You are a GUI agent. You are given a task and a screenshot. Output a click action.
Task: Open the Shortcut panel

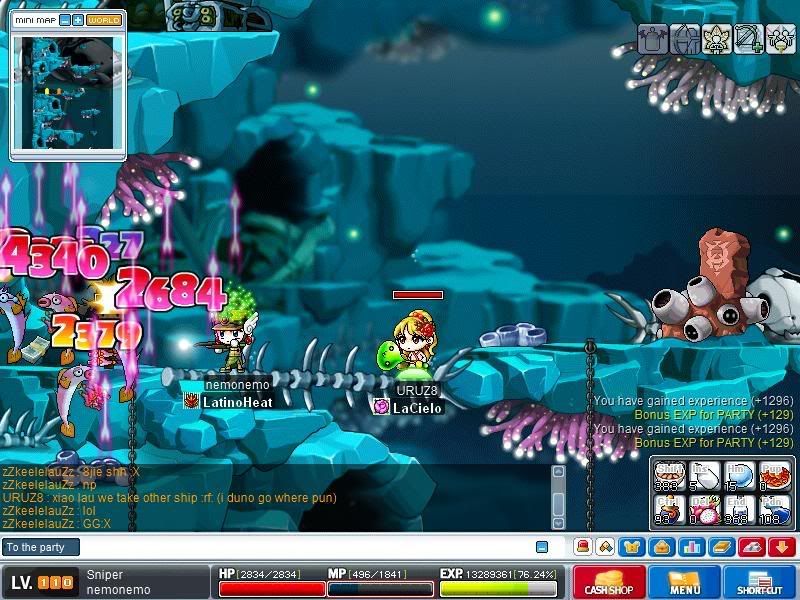tap(759, 582)
